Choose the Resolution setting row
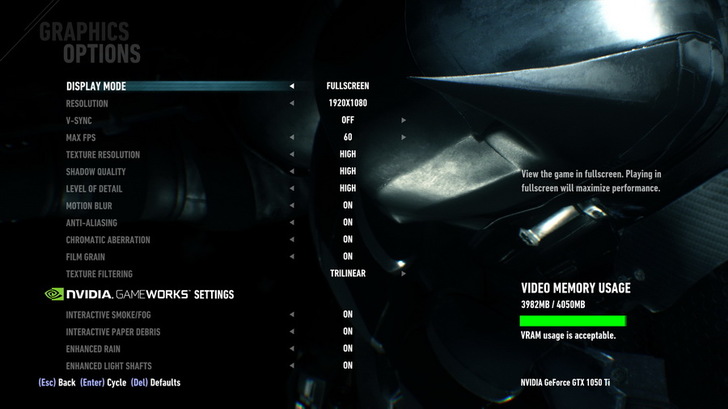728x409 pixels. point(87,103)
